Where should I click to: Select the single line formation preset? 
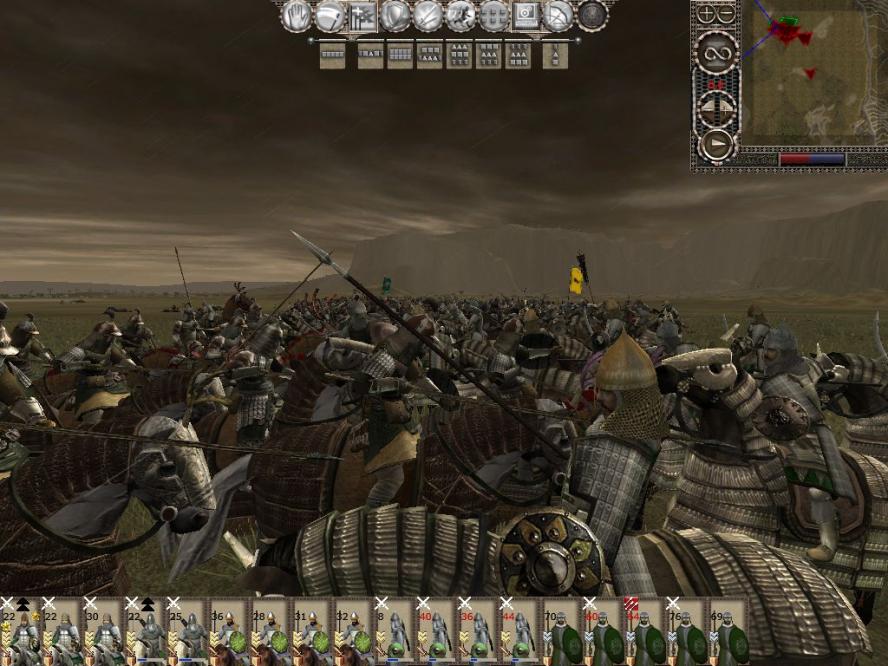click(332, 55)
